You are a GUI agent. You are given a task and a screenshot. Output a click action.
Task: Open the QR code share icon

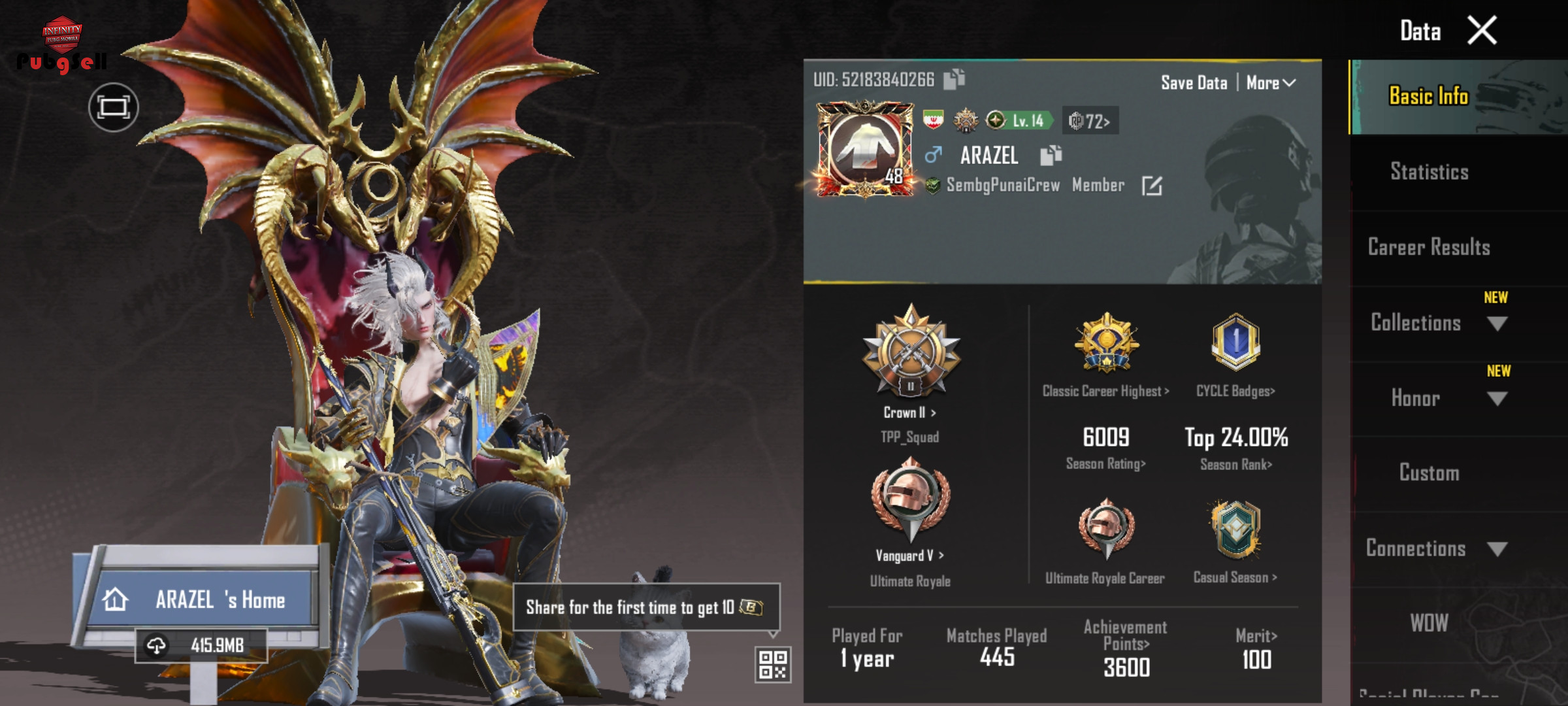click(773, 664)
